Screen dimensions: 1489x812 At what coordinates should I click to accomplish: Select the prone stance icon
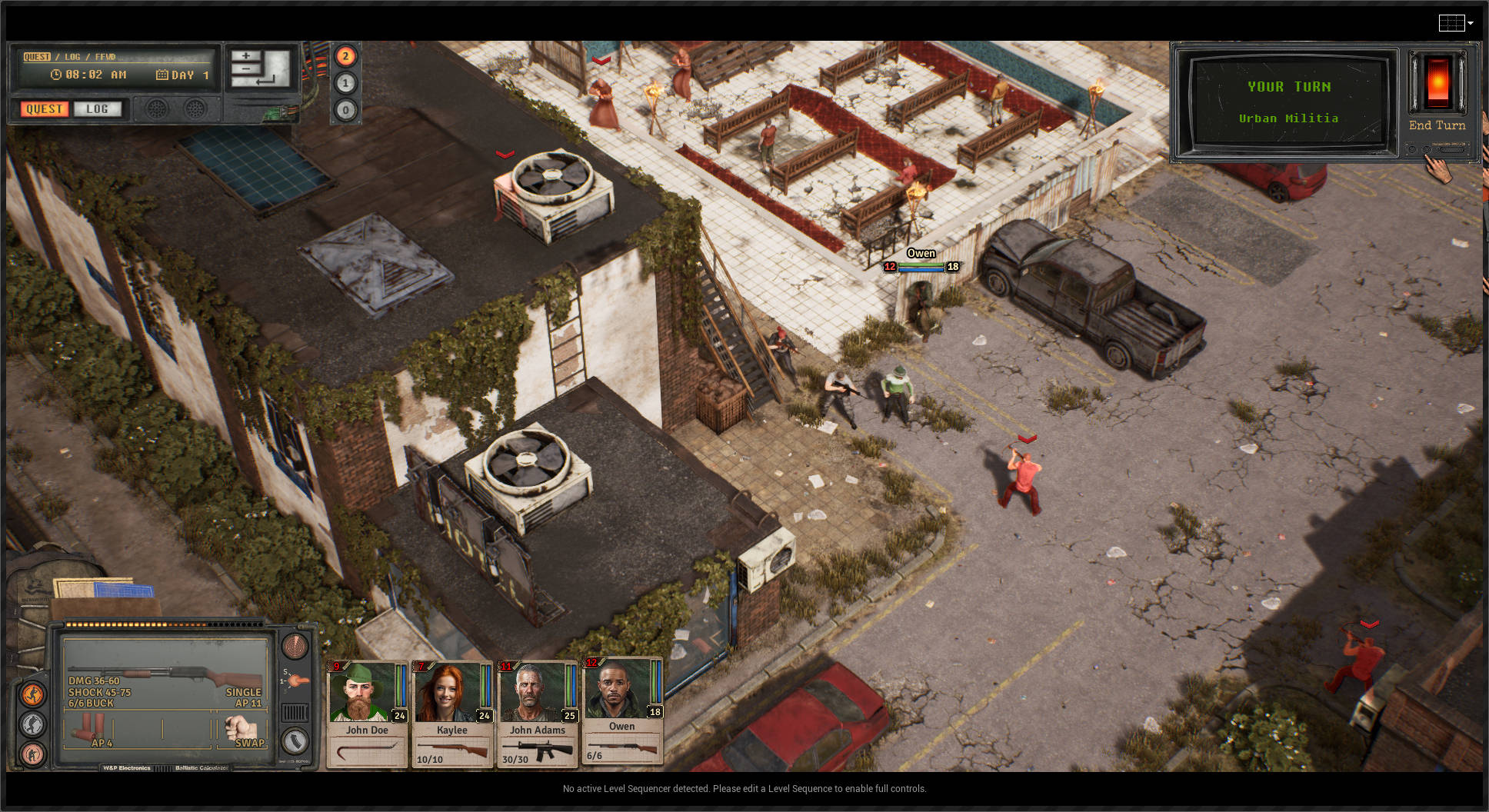31,755
